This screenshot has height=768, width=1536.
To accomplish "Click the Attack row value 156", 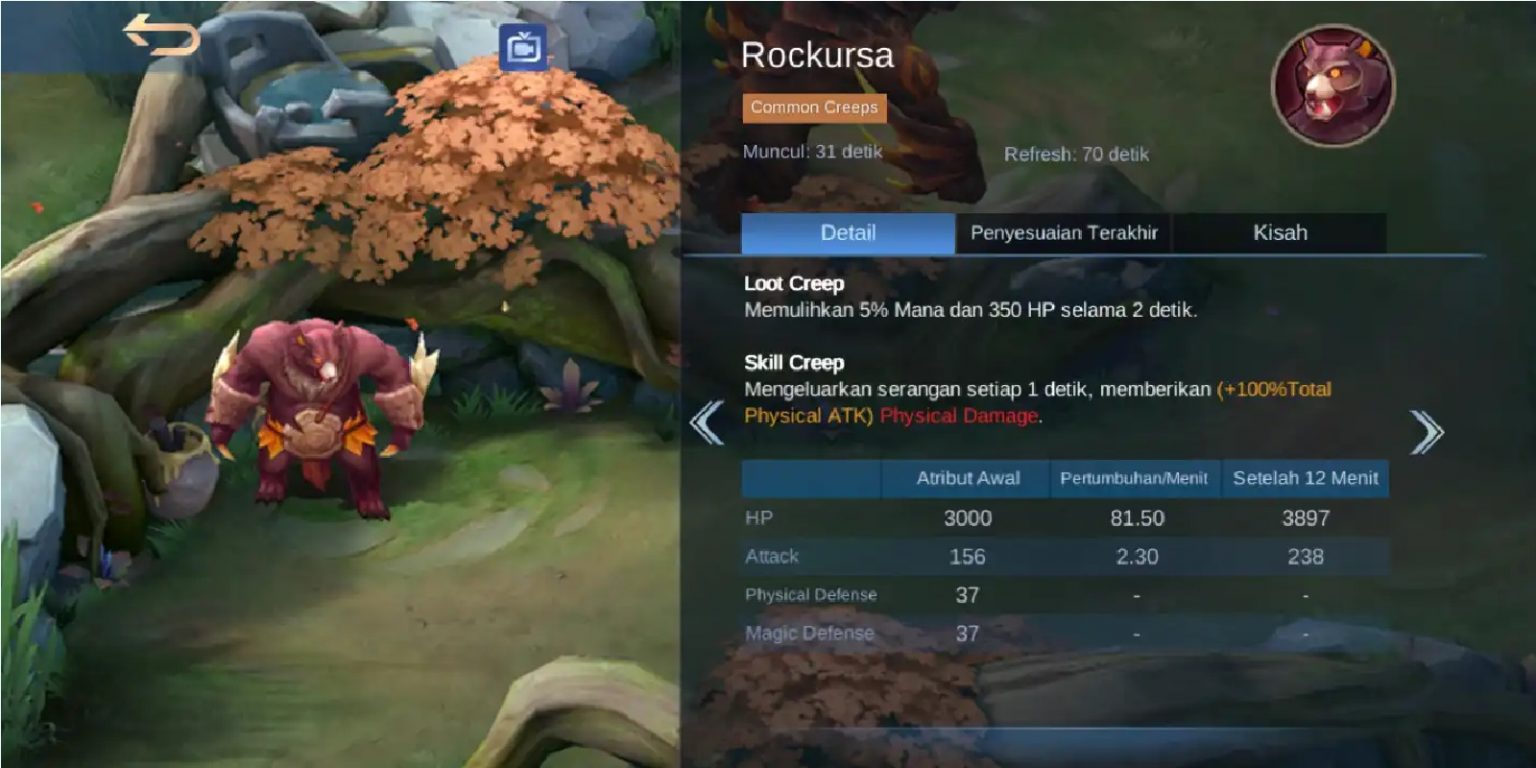I will pos(966,556).
